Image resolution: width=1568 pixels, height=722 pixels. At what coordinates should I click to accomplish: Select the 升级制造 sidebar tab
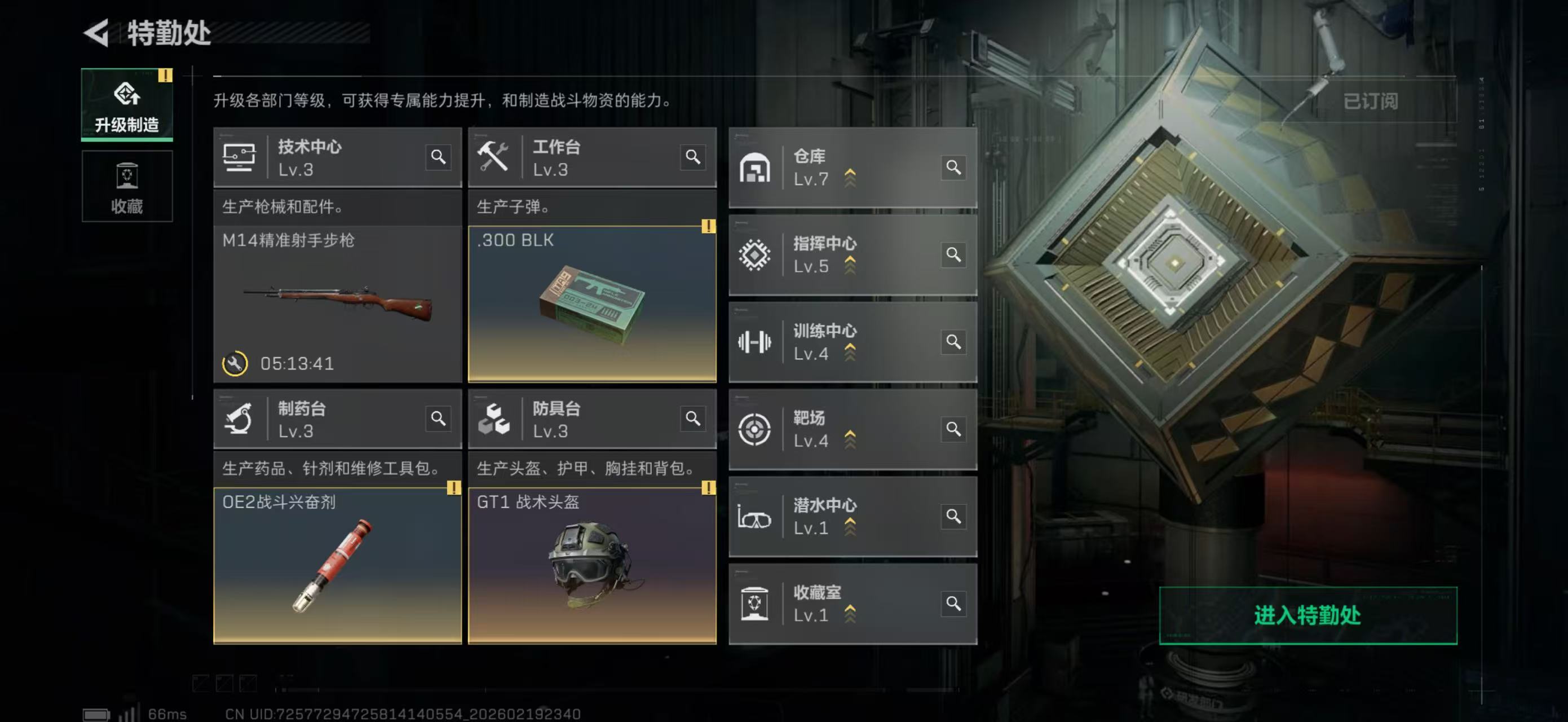click(x=127, y=105)
